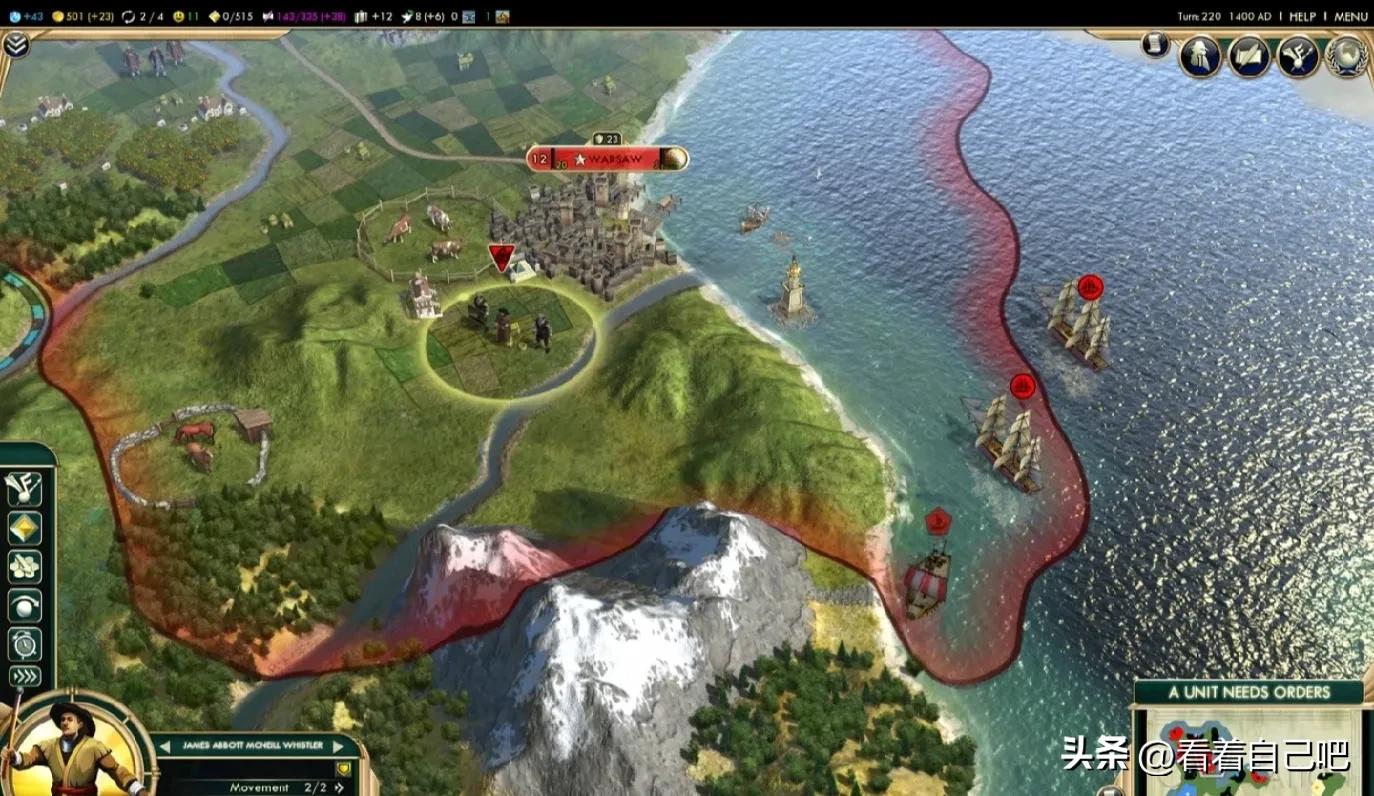1374x796 pixels.
Task: Open the advisor bust icon
Action: (x=1200, y=56)
